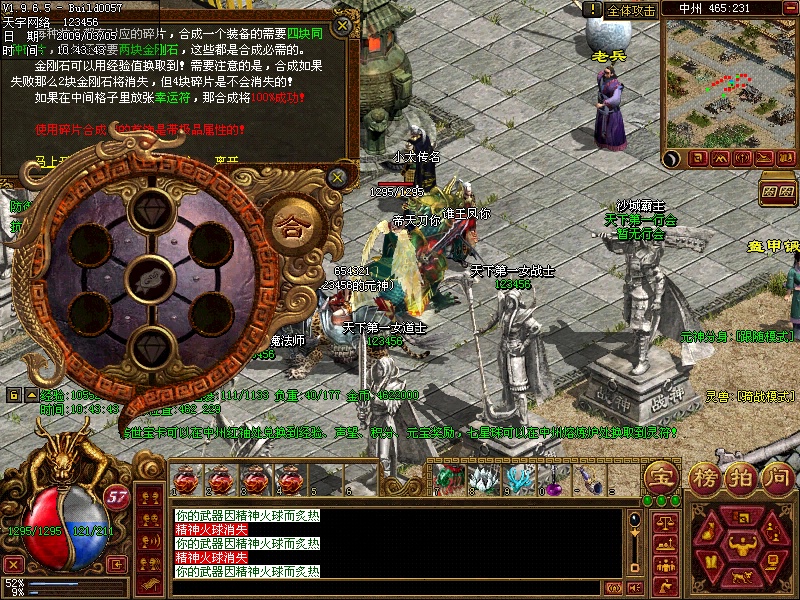This screenshot has height=600, width=800.
Task: Open the muscular figure character icon
Action: click(x=742, y=545)
